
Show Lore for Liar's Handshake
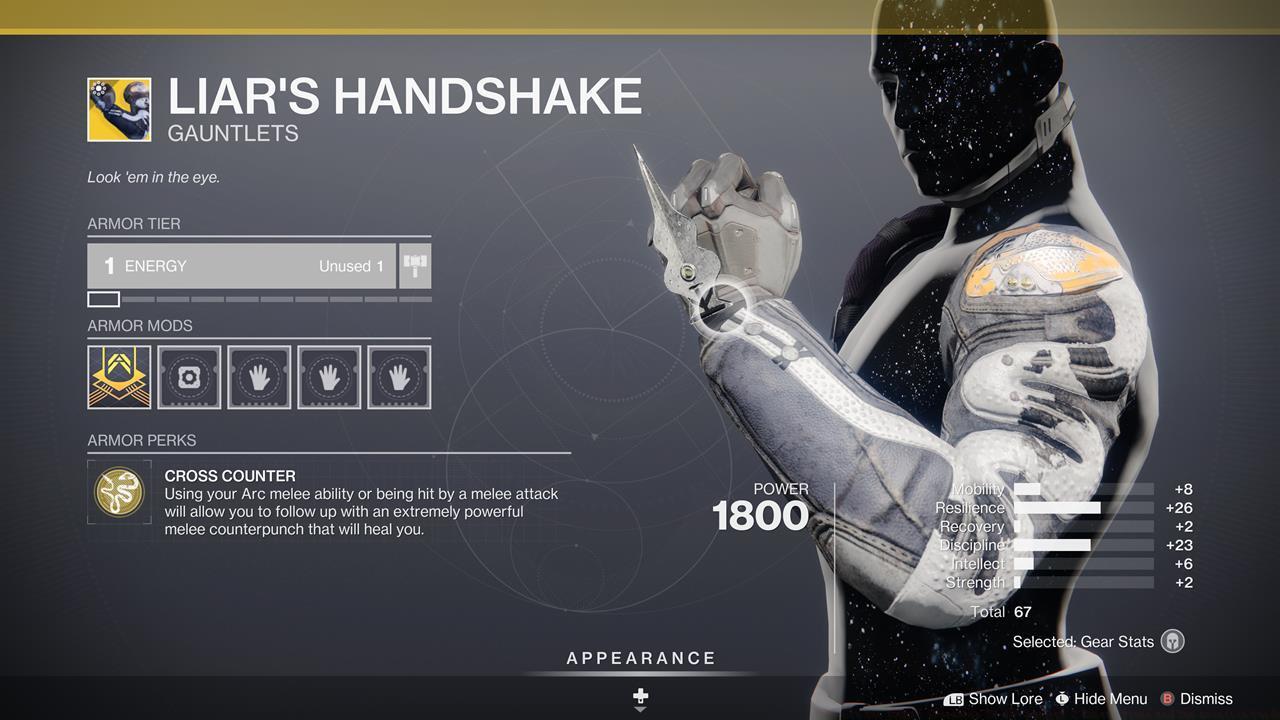998,700
